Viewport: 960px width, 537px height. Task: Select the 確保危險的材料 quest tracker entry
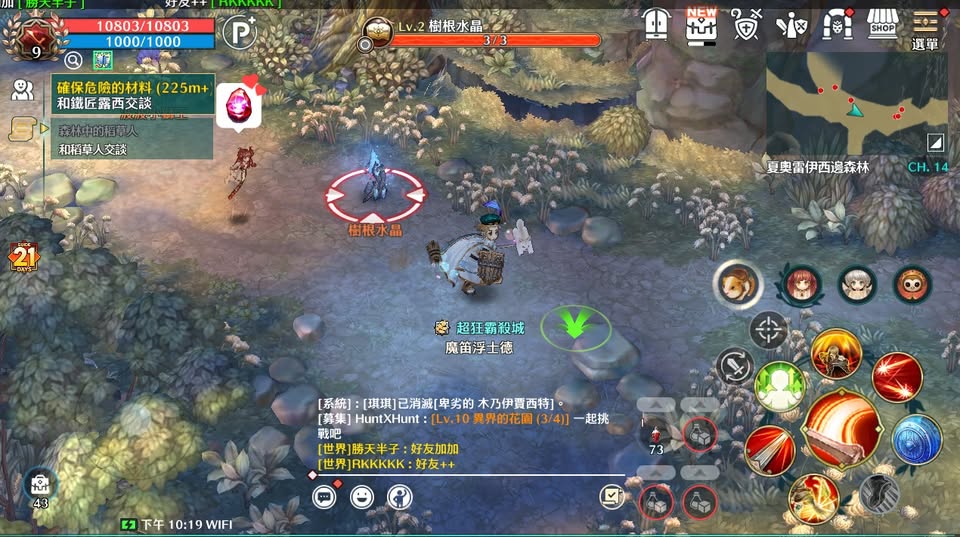click(x=131, y=95)
